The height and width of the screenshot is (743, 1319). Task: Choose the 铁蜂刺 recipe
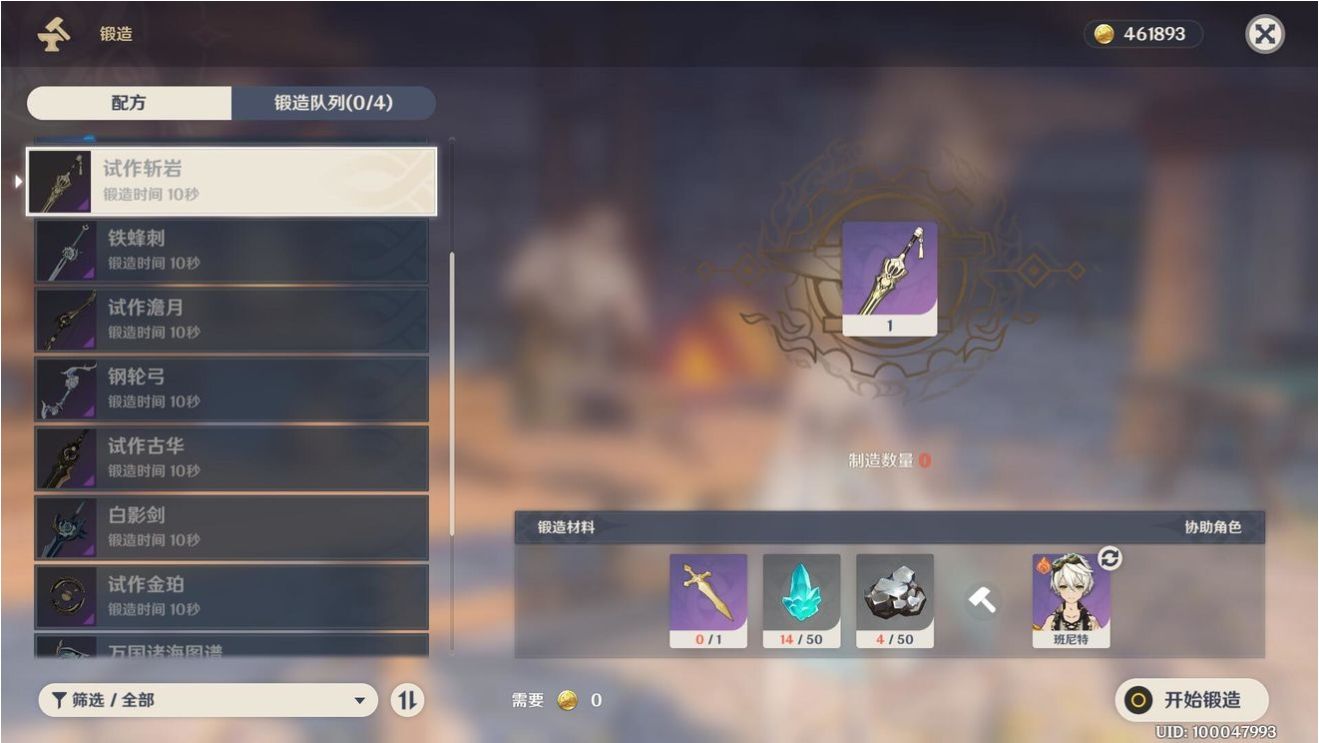click(x=232, y=250)
